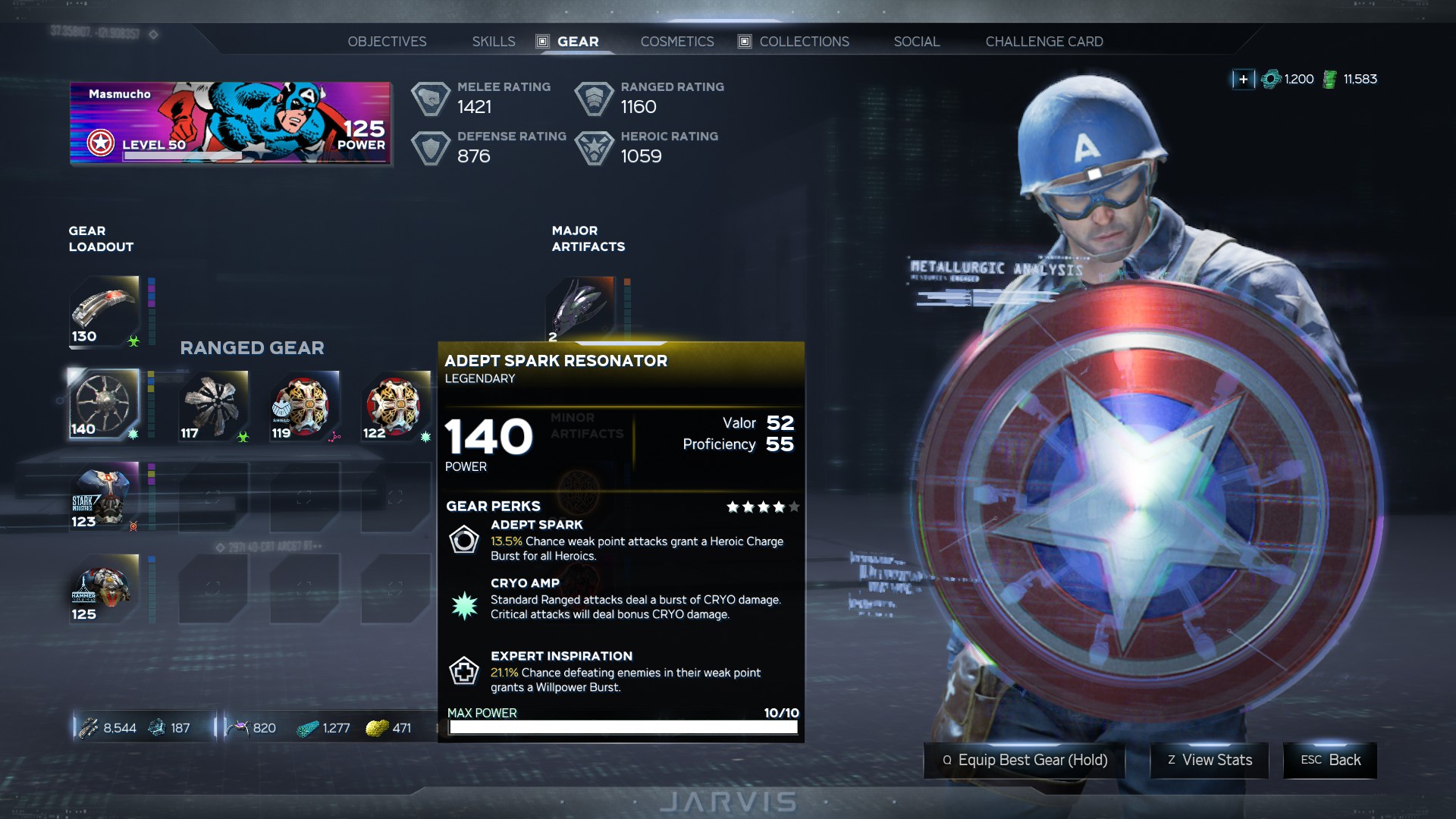Select the 130 power melee gear slot
This screenshot has width=1456, height=819.
[x=105, y=311]
